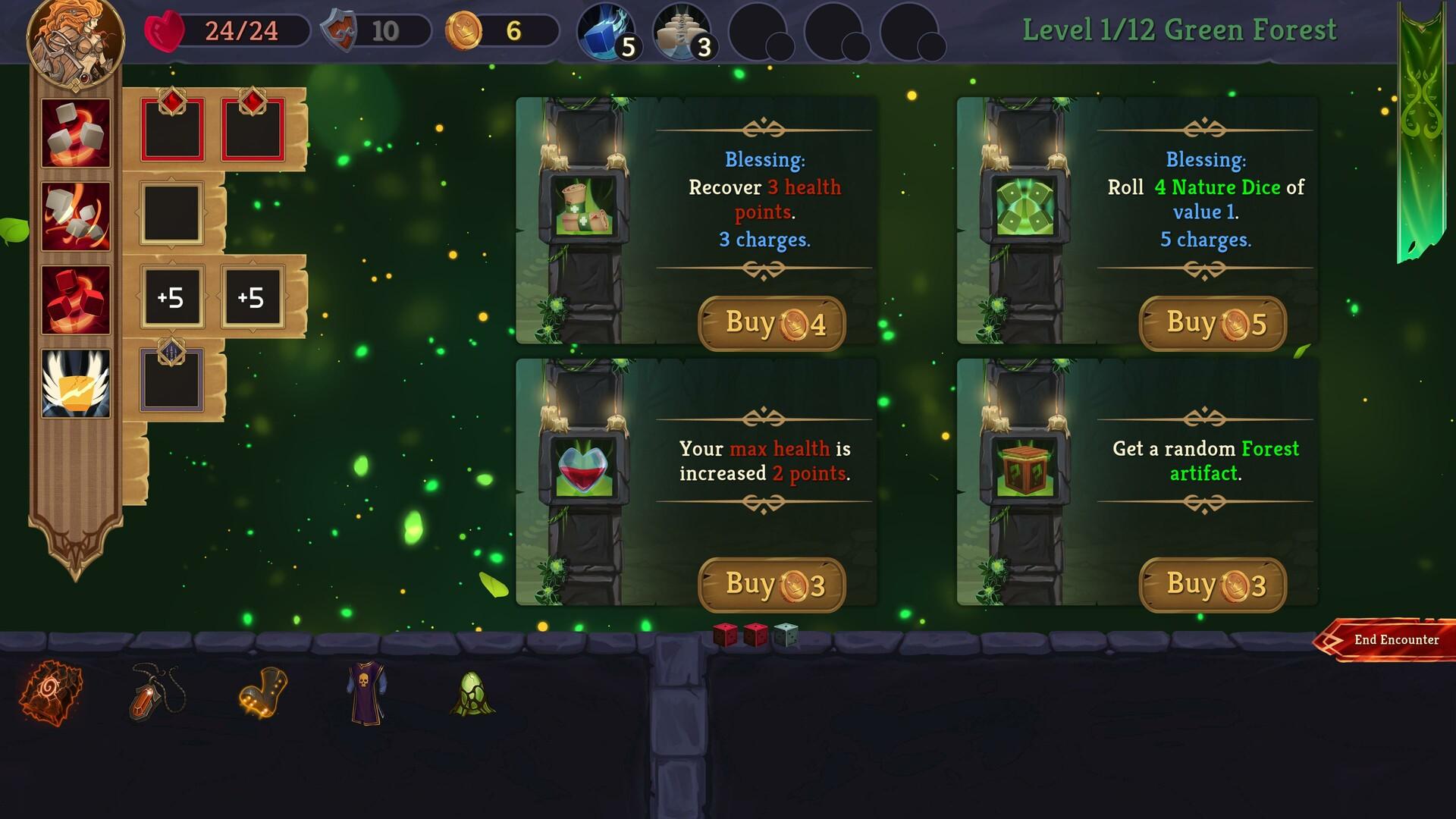1456x819 pixels.
Task: Buy the random Forest artifact
Action: [1211, 584]
